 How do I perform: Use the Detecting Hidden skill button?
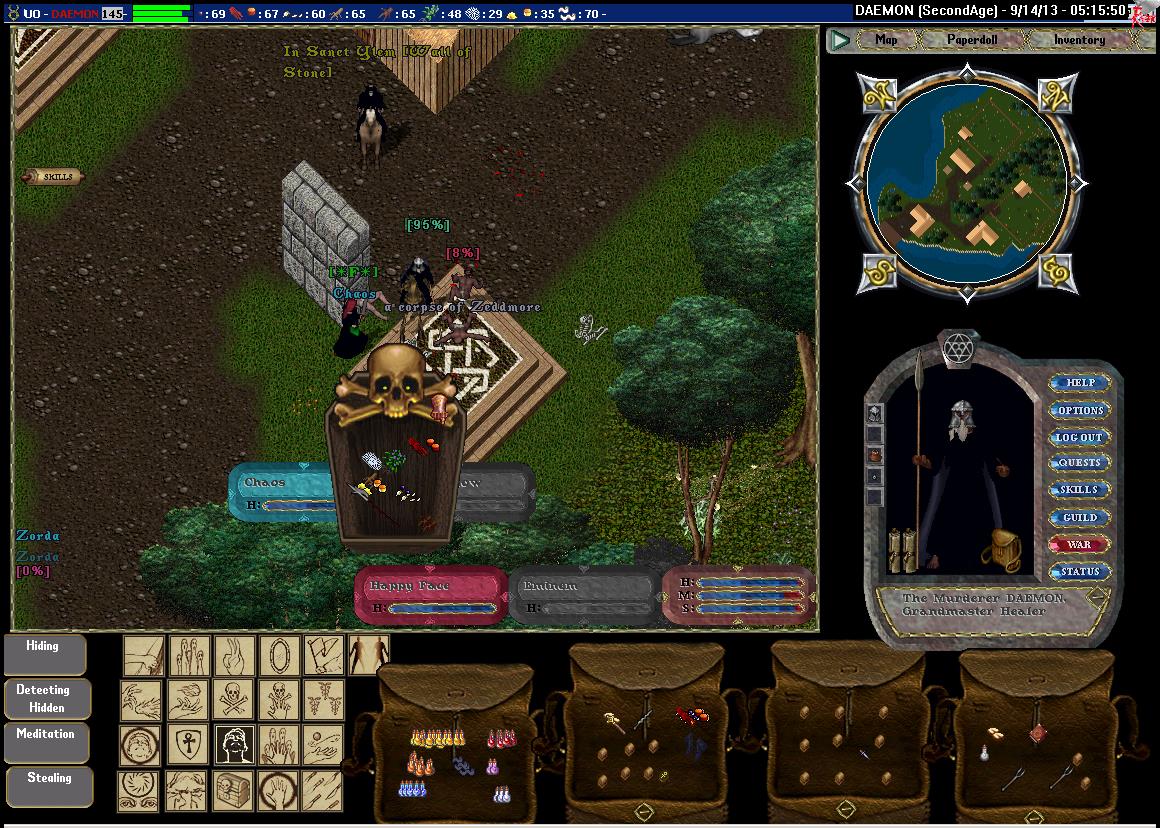pos(46,698)
